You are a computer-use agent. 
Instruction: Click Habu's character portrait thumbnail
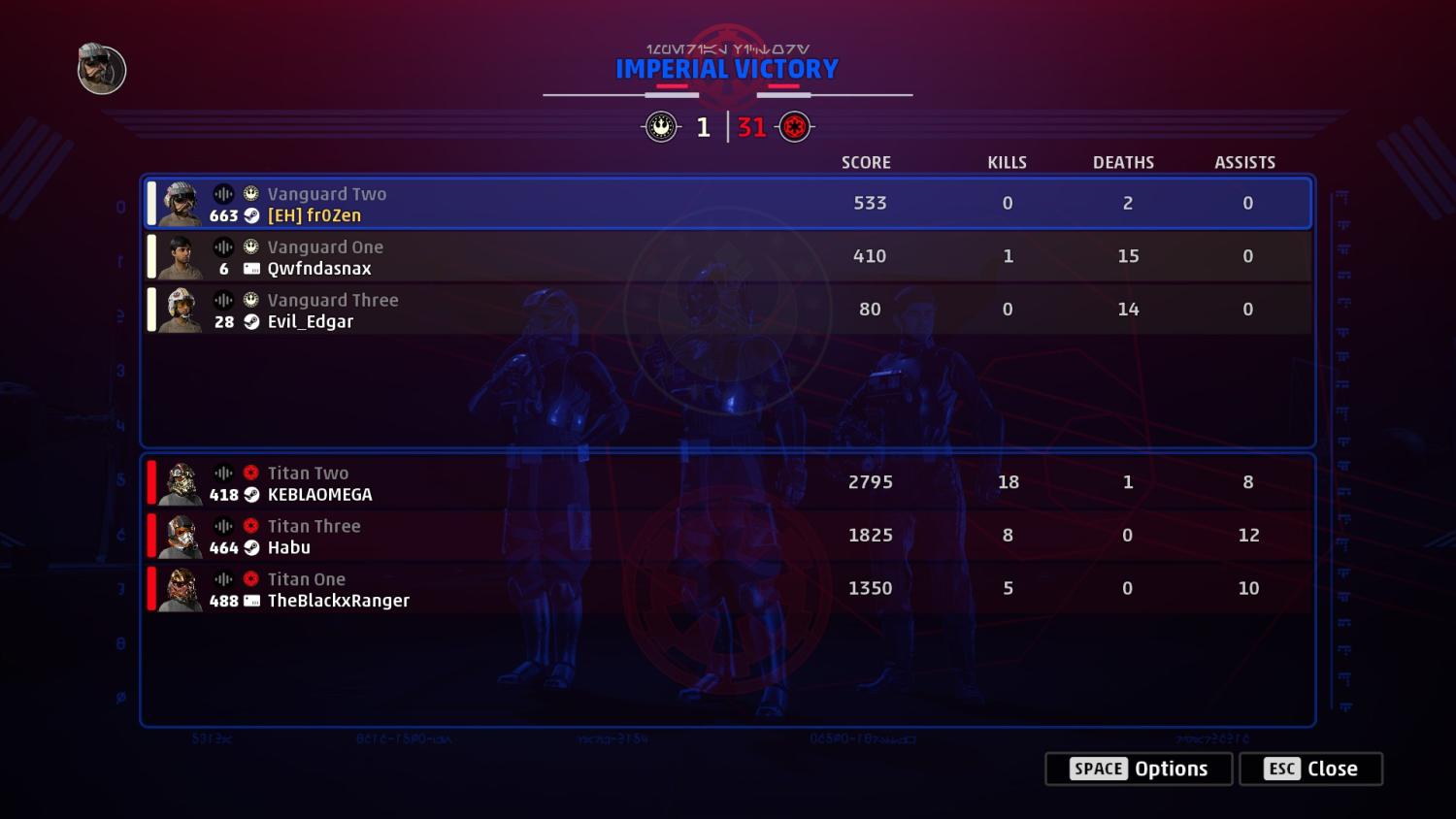point(181,536)
